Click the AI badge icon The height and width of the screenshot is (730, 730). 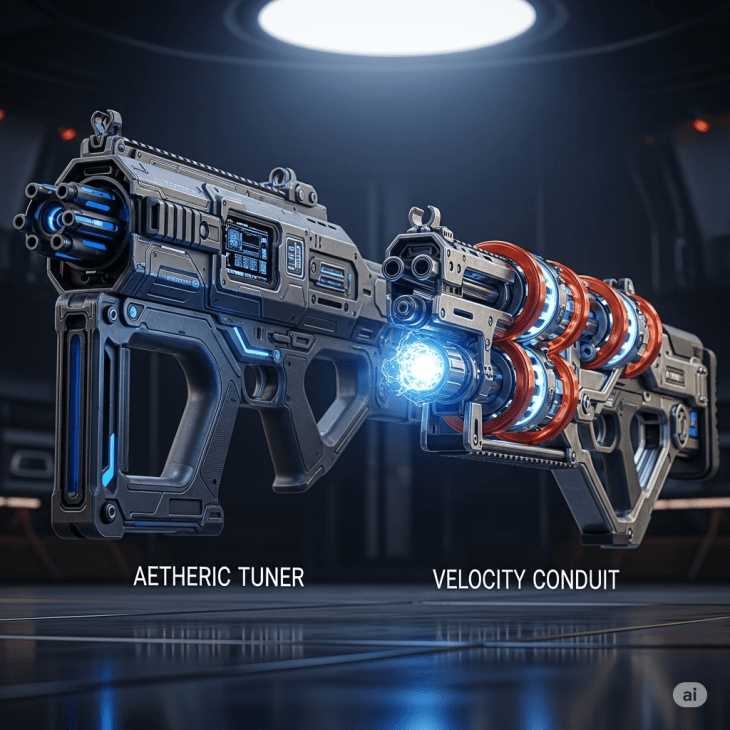click(689, 694)
